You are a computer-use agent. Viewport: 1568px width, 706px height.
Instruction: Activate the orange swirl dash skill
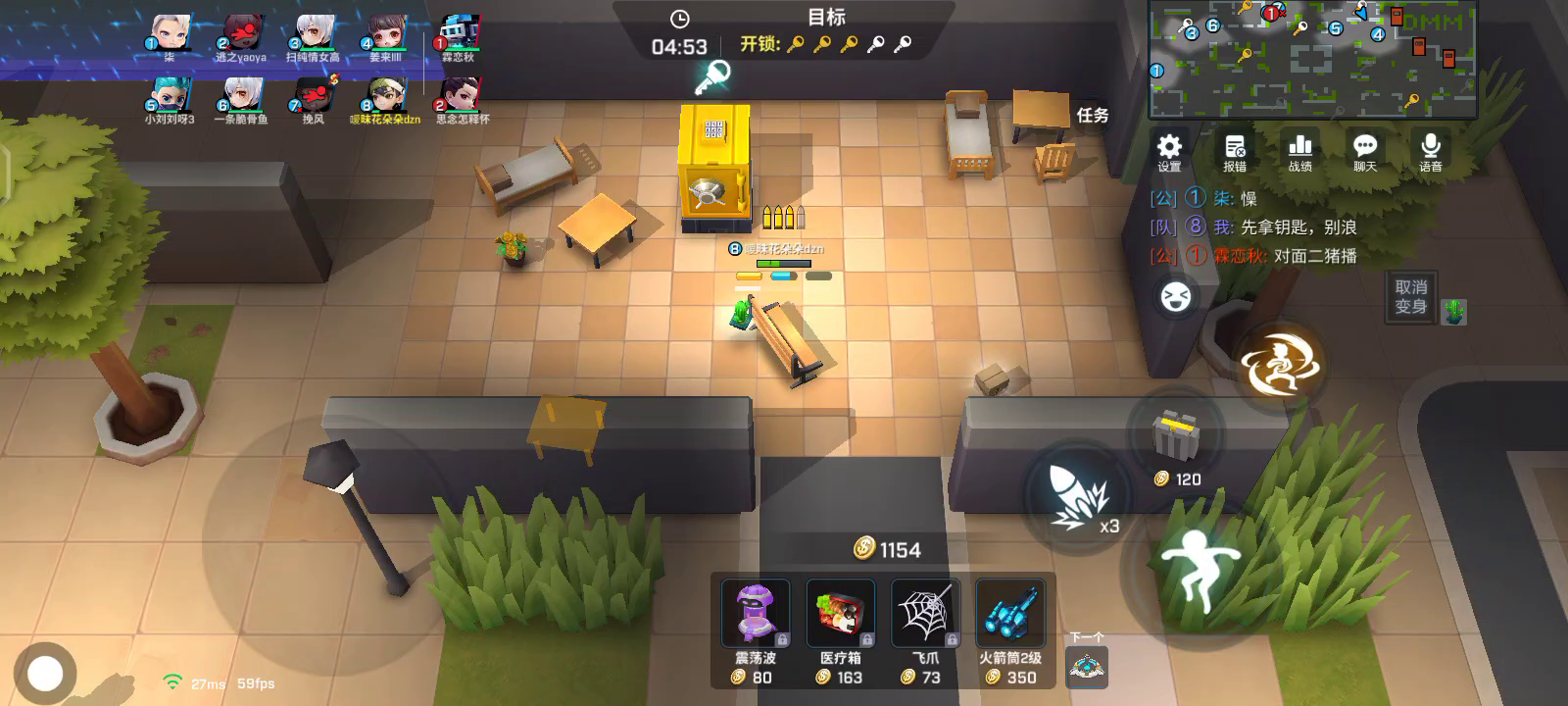pyautogui.click(x=1280, y=366)
